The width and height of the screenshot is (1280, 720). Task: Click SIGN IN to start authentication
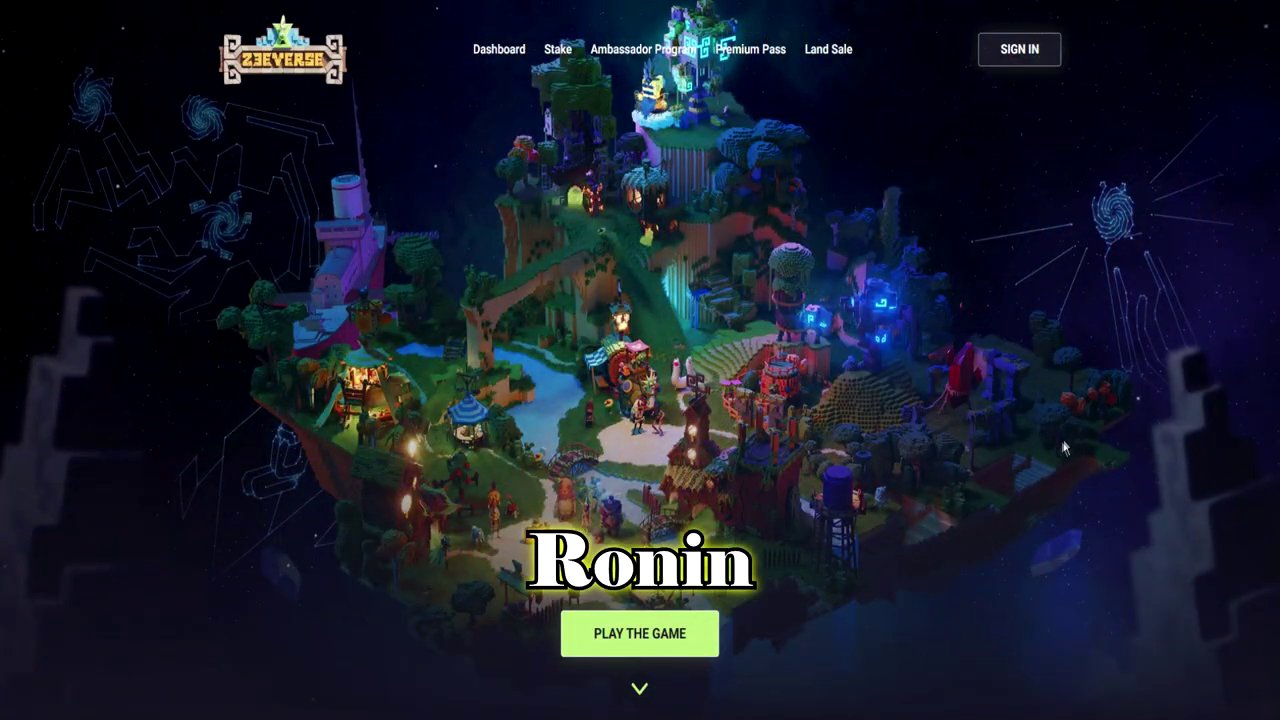coord(1019,49)
